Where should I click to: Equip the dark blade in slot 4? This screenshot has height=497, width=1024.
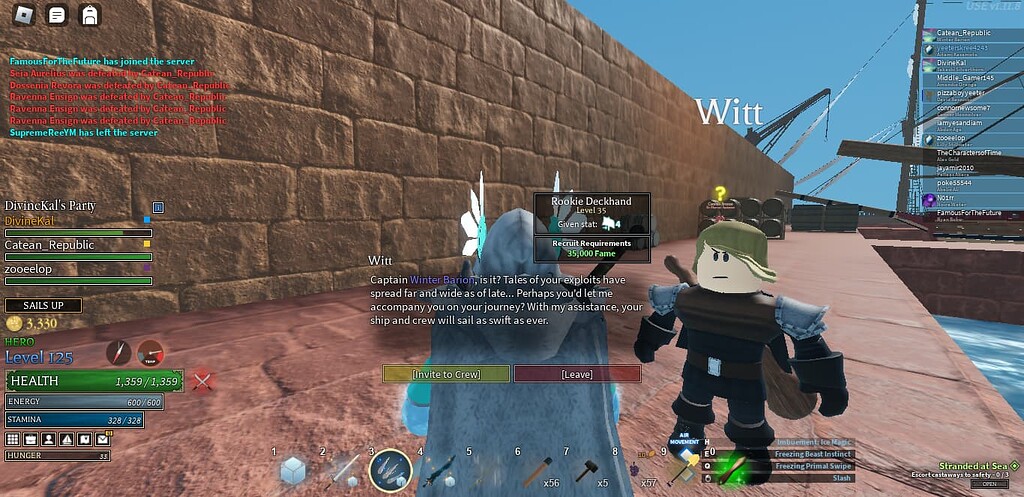441,469
